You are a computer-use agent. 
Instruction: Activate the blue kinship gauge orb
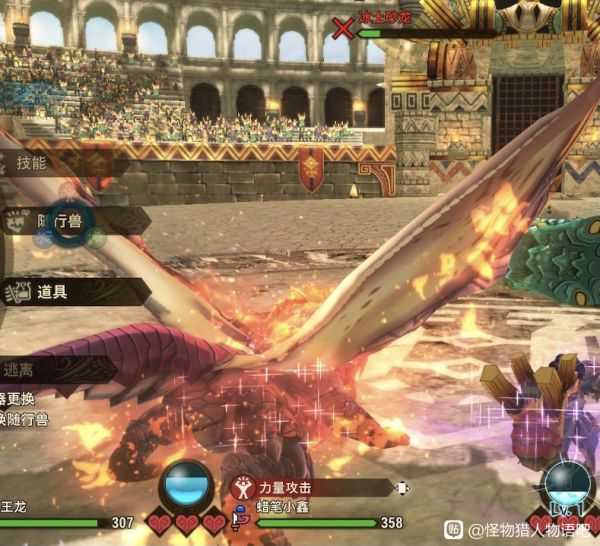[x=186, y=487]
